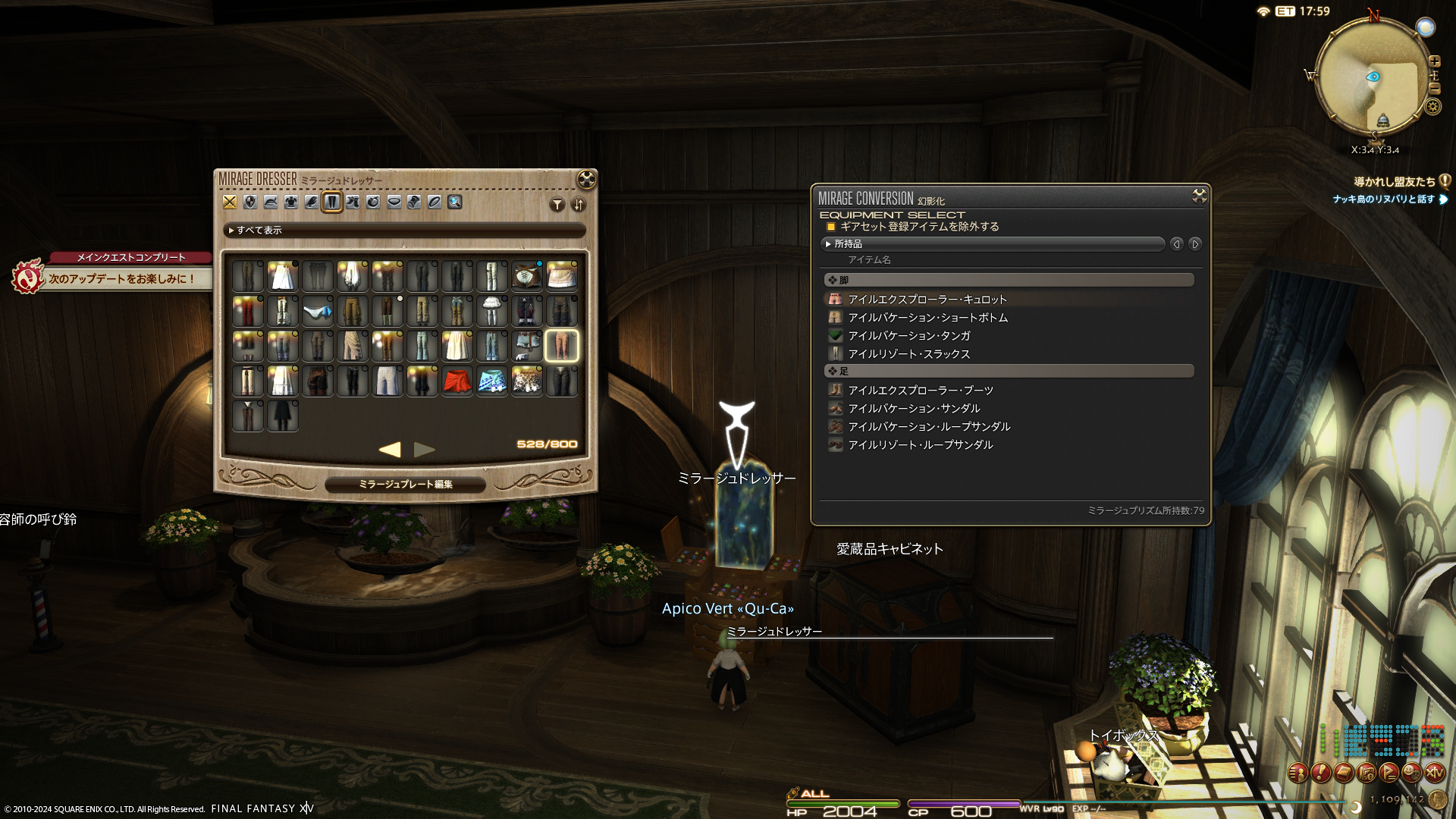Viewport: 1456px width, 819px height.
Task: Select アイルエクスプローラー・キュロット from the list
Action: 927,300
